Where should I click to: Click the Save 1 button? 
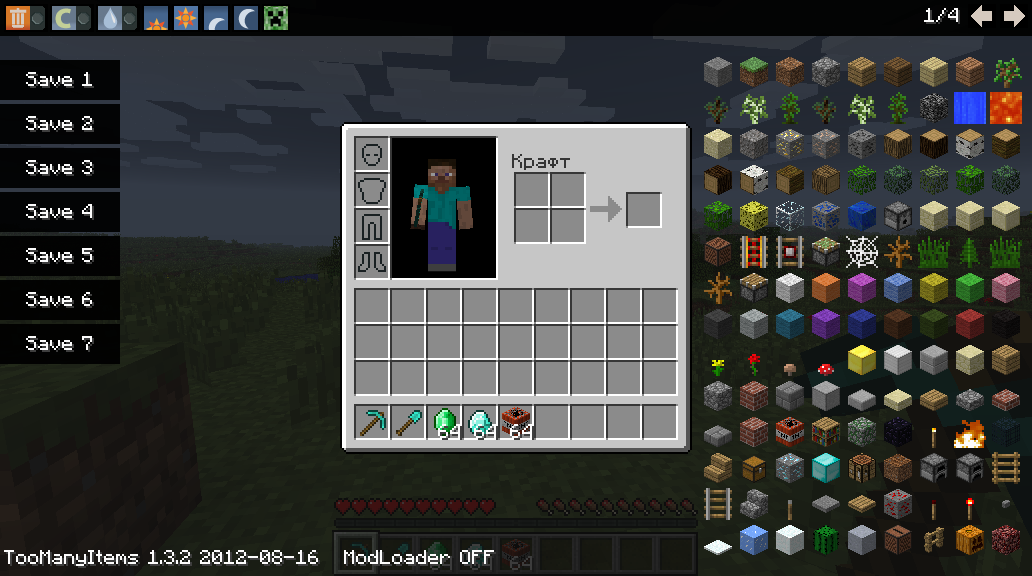[x=59, y=80]
